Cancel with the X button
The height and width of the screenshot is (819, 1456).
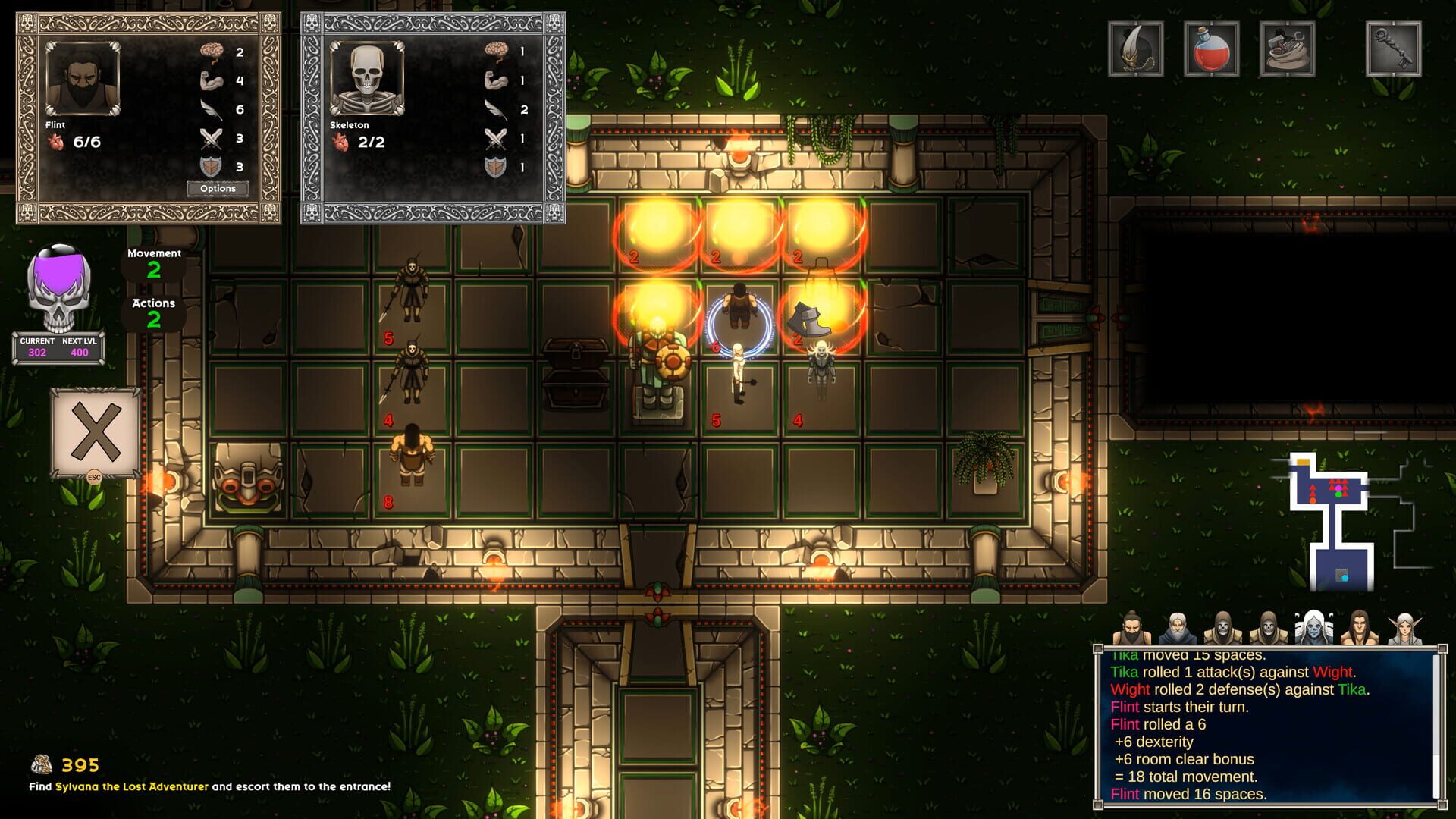[96, 432]
